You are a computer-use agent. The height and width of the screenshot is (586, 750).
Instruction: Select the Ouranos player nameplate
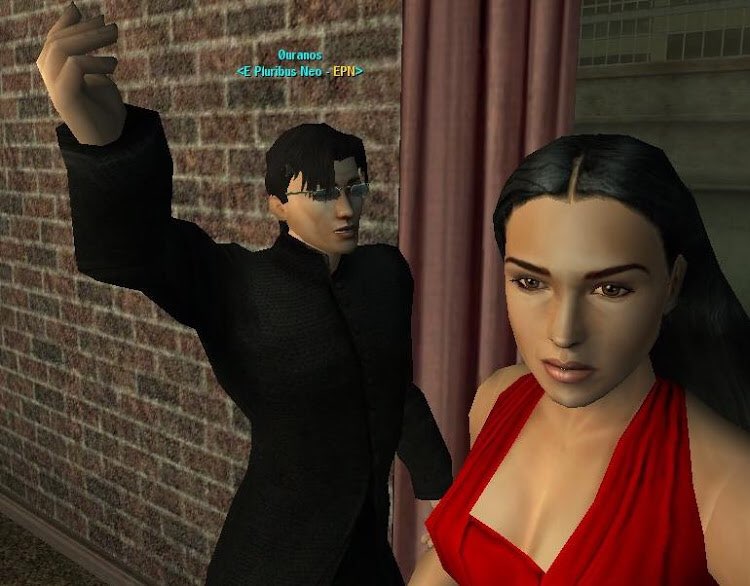[300, 55]
